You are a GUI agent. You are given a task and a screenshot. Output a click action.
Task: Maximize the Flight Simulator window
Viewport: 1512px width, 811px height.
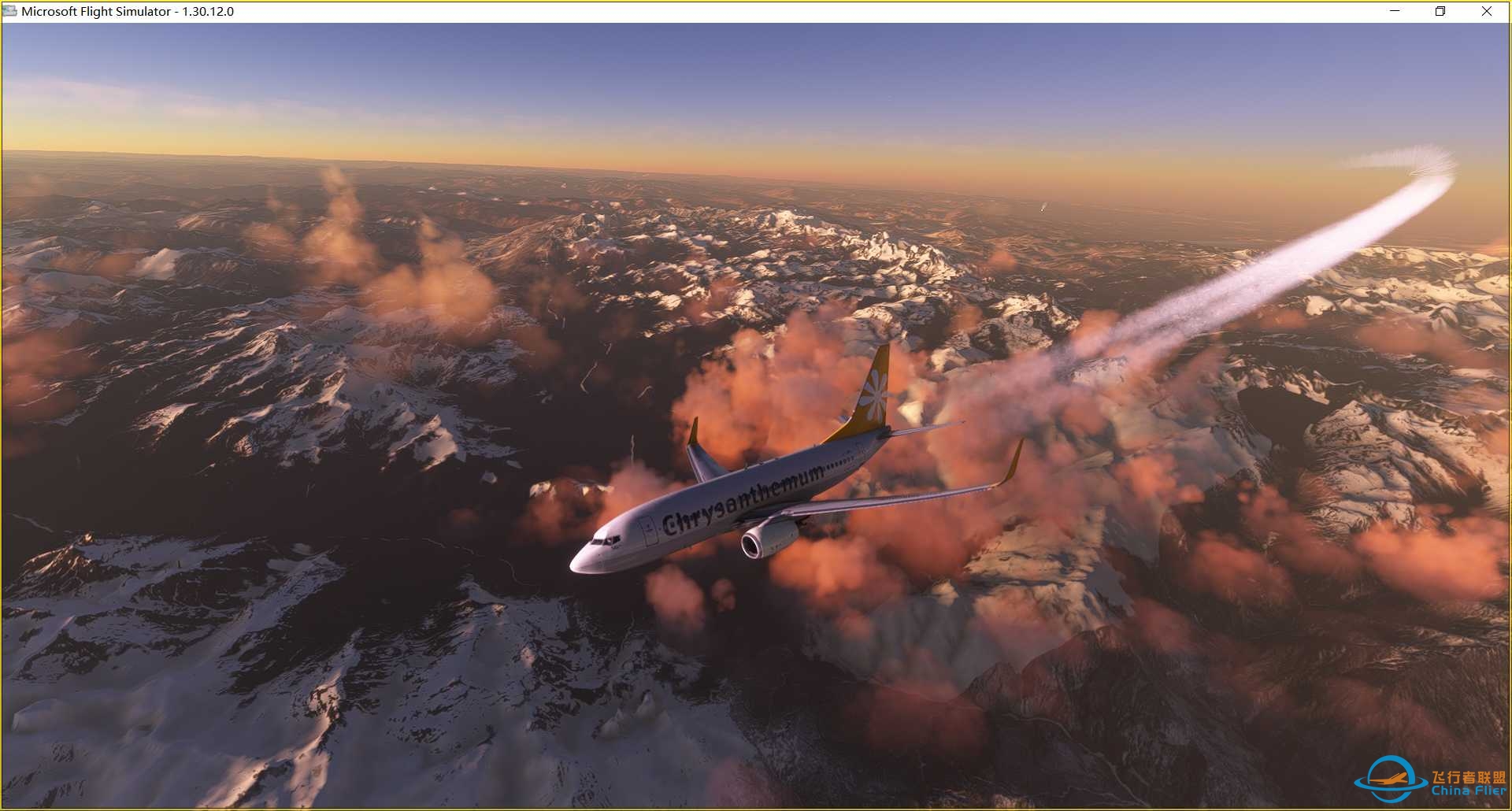[x=1440, y=12]
